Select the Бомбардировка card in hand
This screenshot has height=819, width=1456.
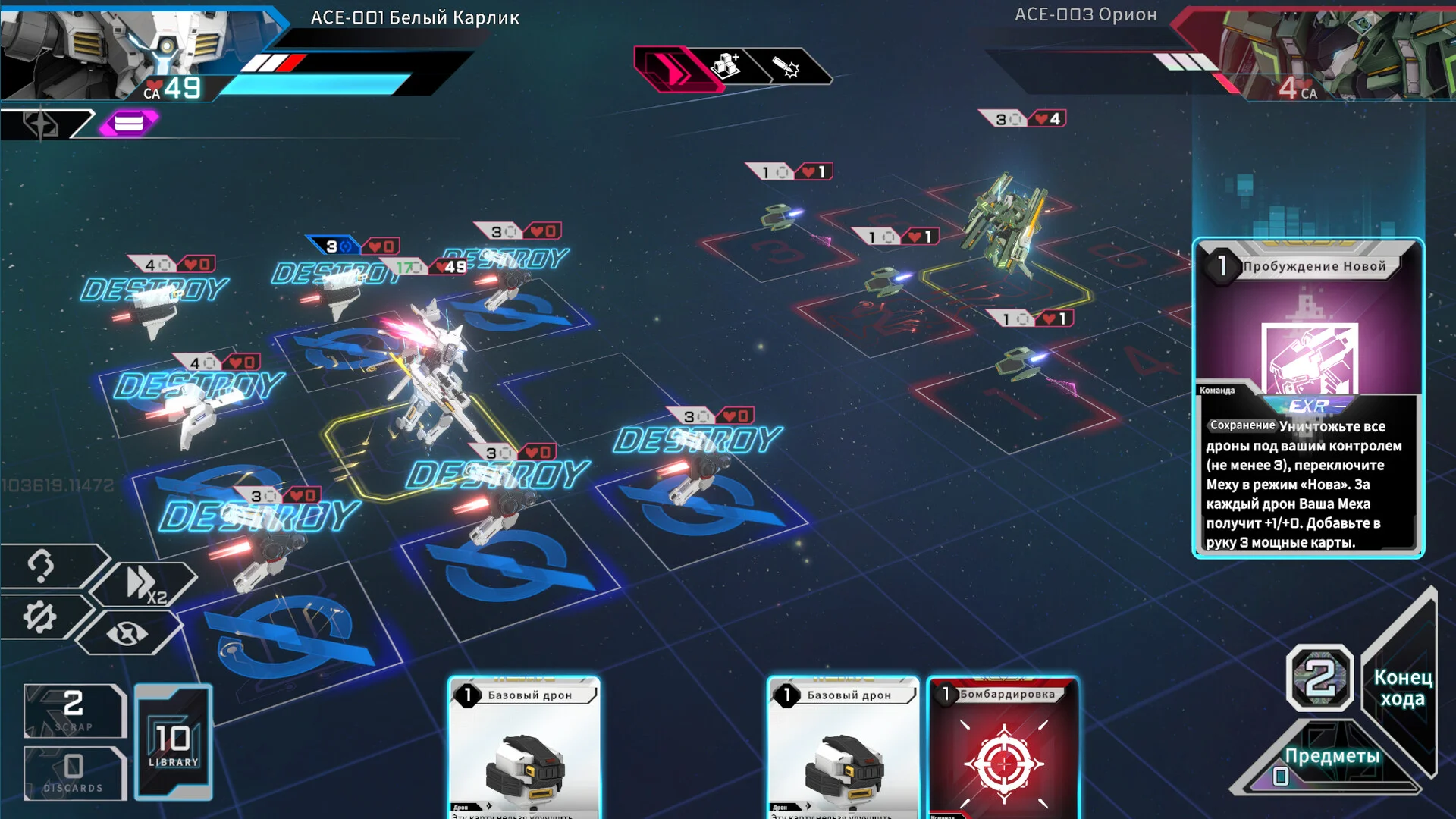point(1003,747)
